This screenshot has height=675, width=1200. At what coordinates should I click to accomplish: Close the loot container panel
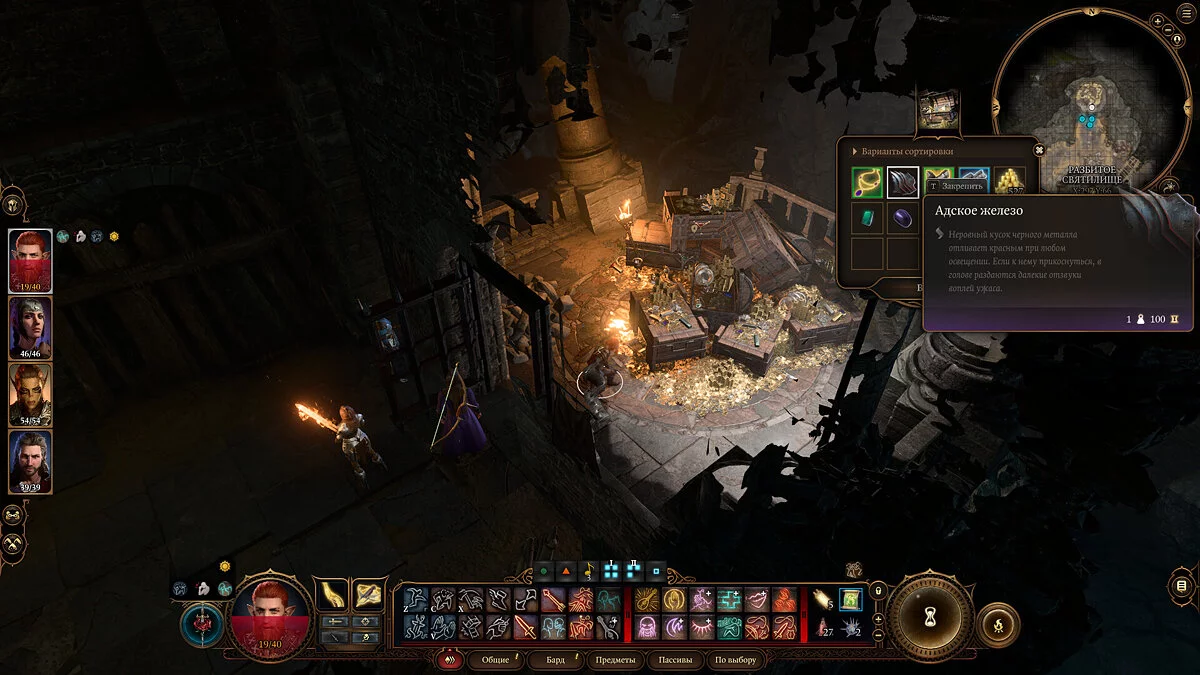point(1039,151)
